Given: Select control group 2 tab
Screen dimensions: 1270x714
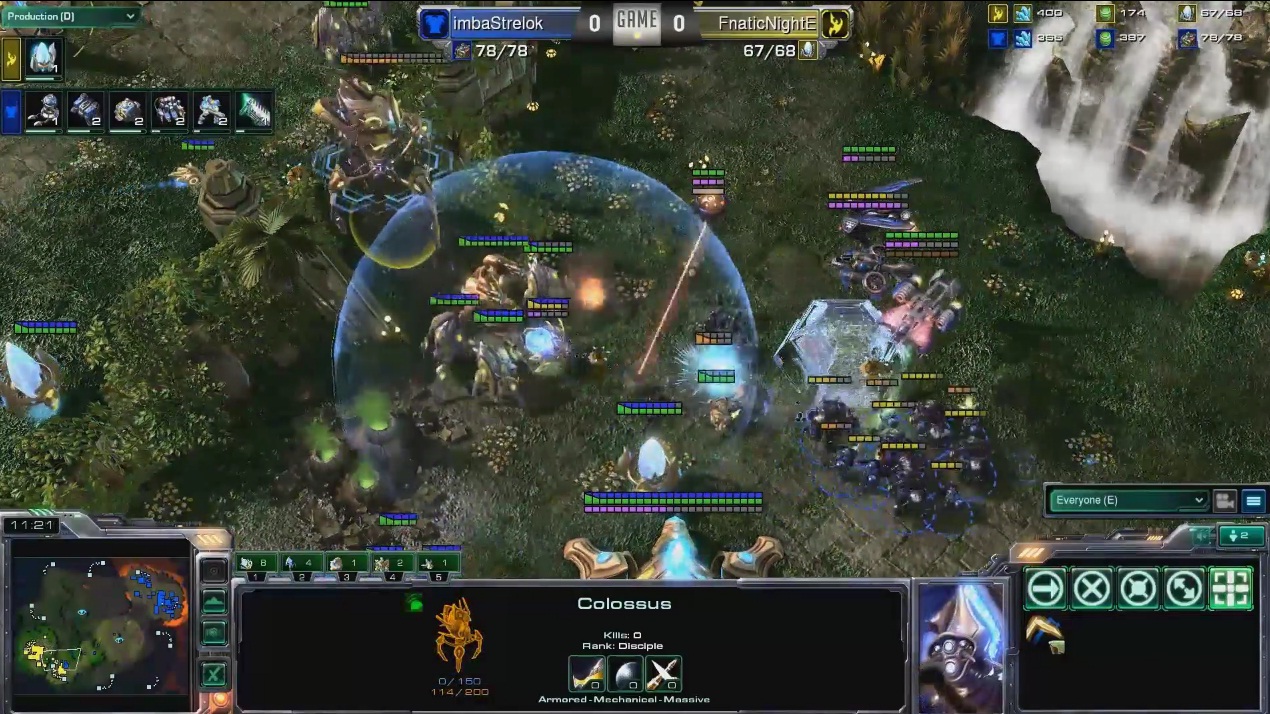Looking at the screenshot, I should coord(302,564).
